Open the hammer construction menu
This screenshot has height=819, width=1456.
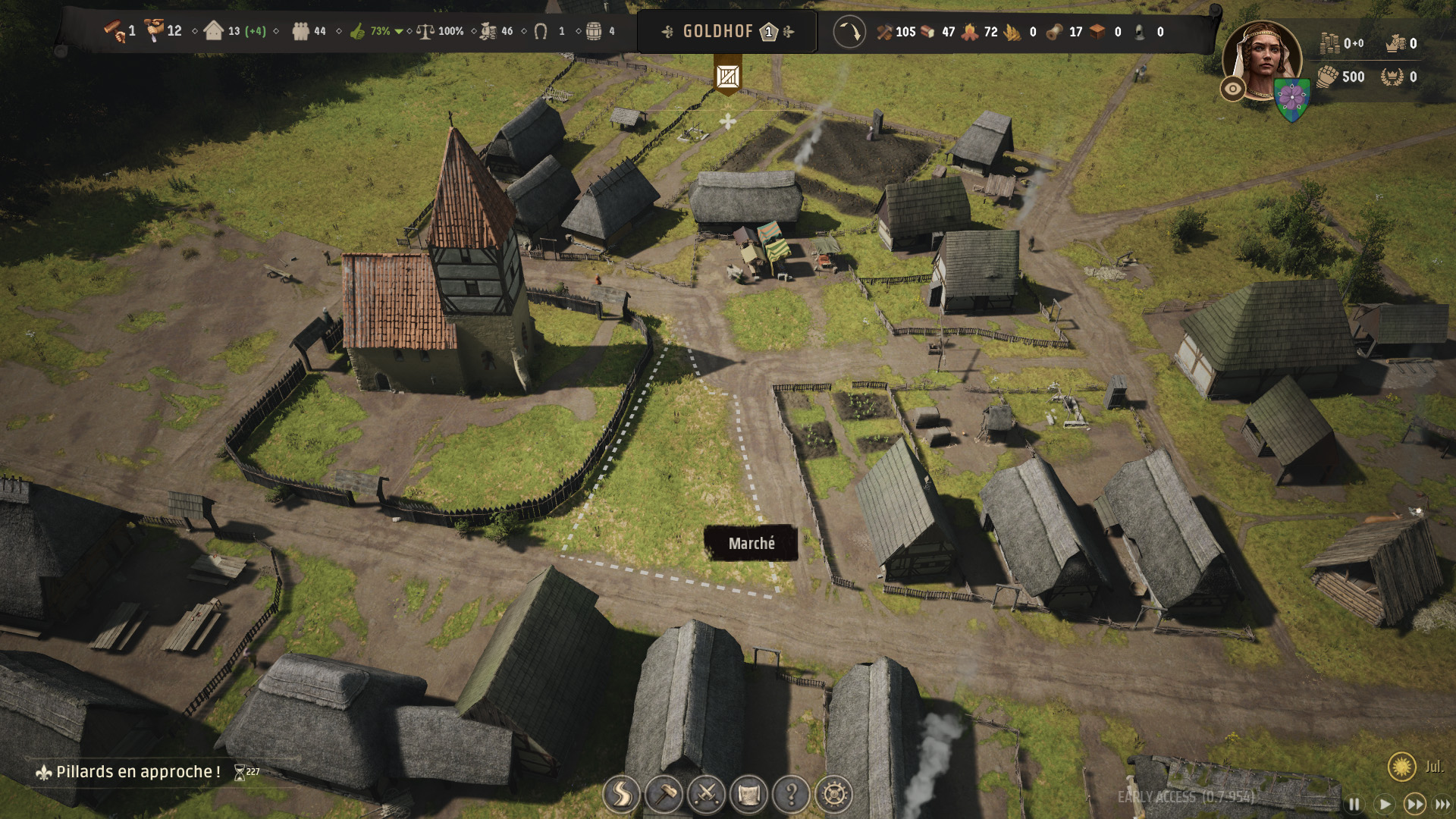(664, 794)
